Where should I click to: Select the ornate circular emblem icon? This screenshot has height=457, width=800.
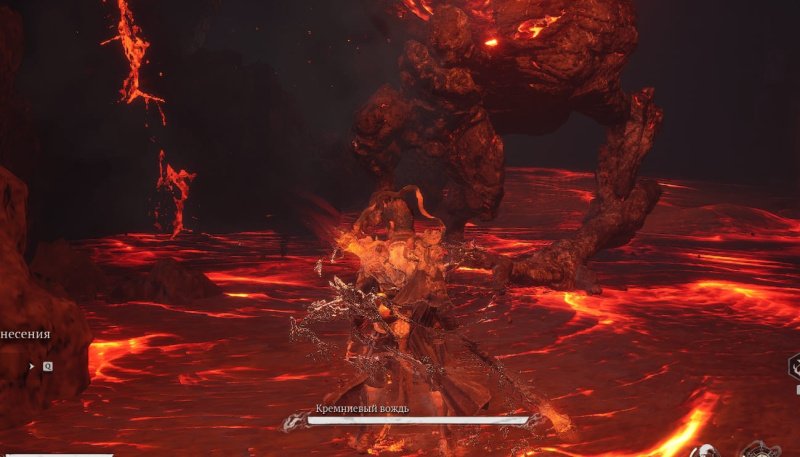pos(761,451)
